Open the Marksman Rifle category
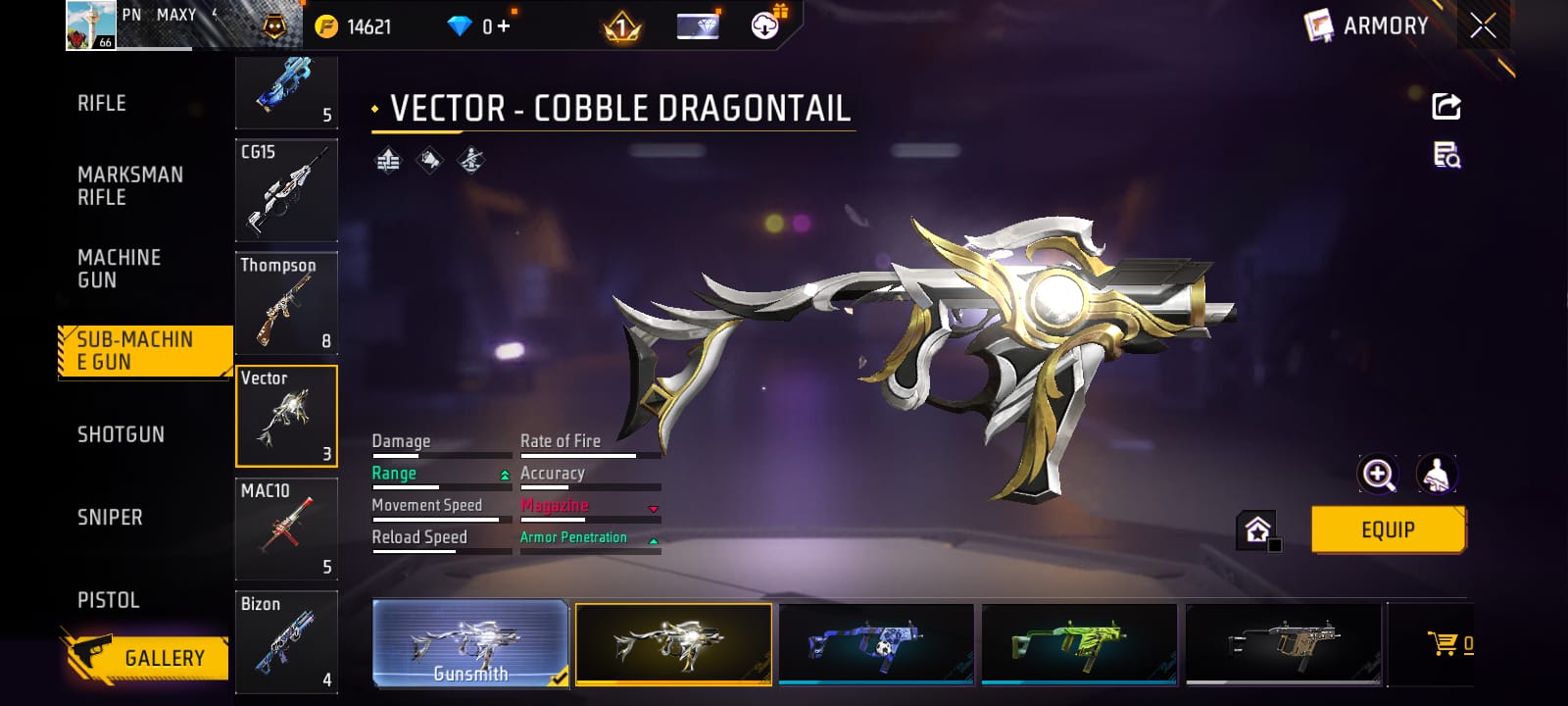1568x706 pixels. pos(130,185)
